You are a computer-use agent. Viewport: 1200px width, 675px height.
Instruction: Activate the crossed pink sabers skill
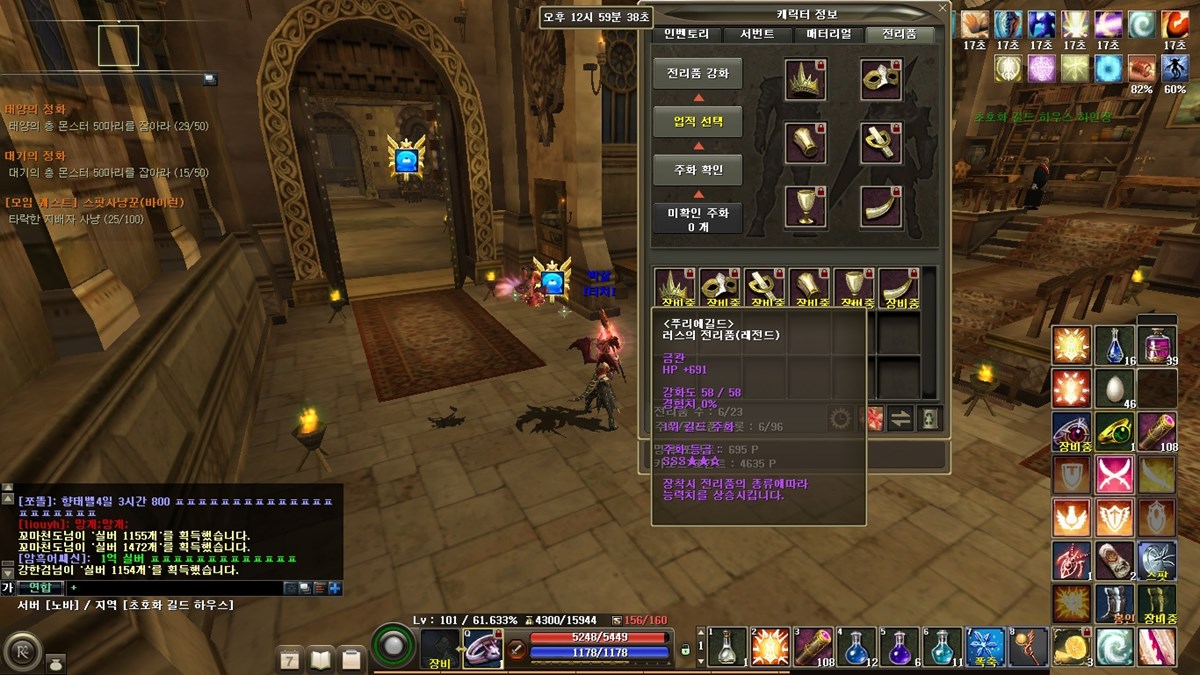[1114, 474]
